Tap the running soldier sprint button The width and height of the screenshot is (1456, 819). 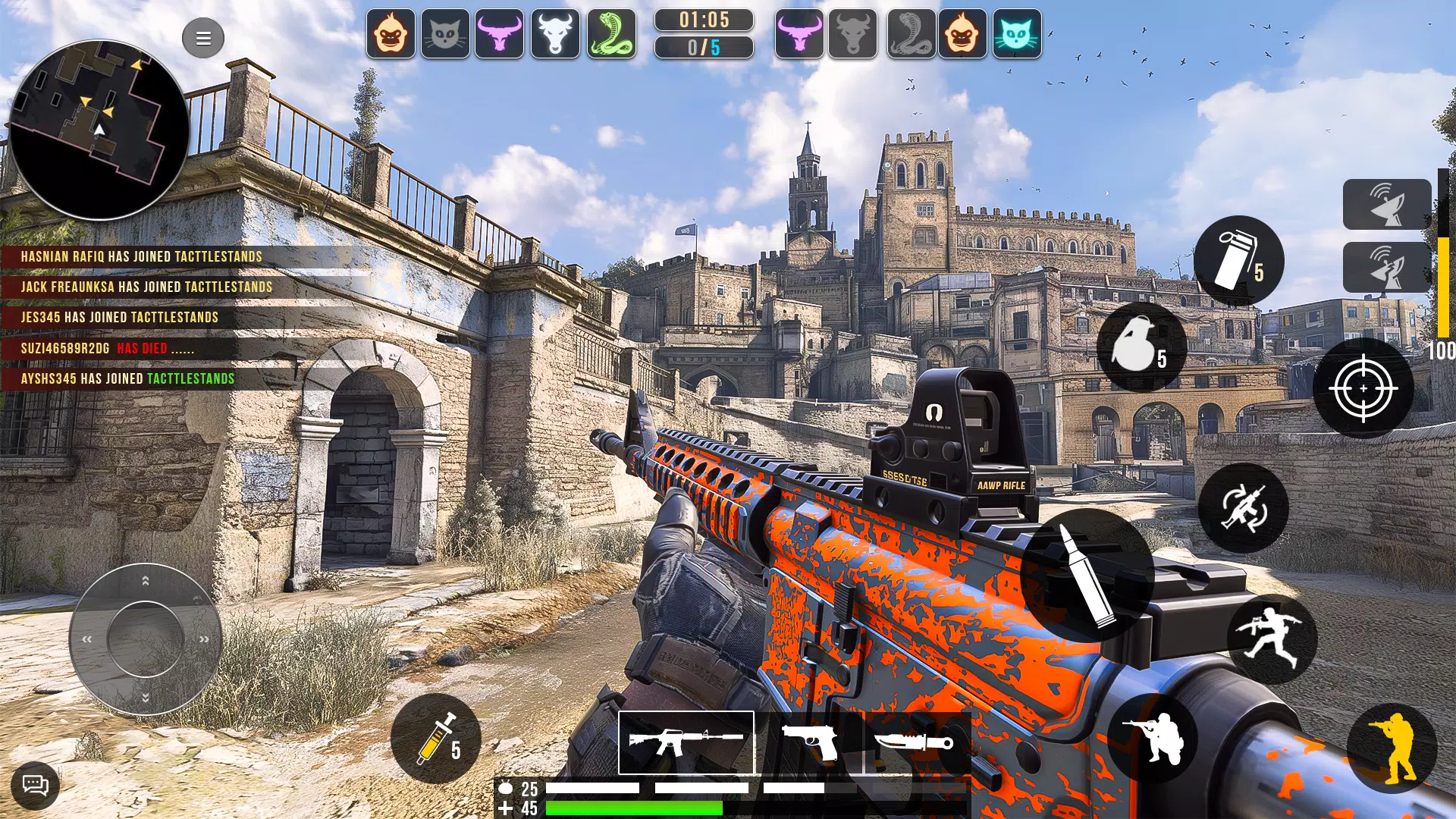[1272, 639]
